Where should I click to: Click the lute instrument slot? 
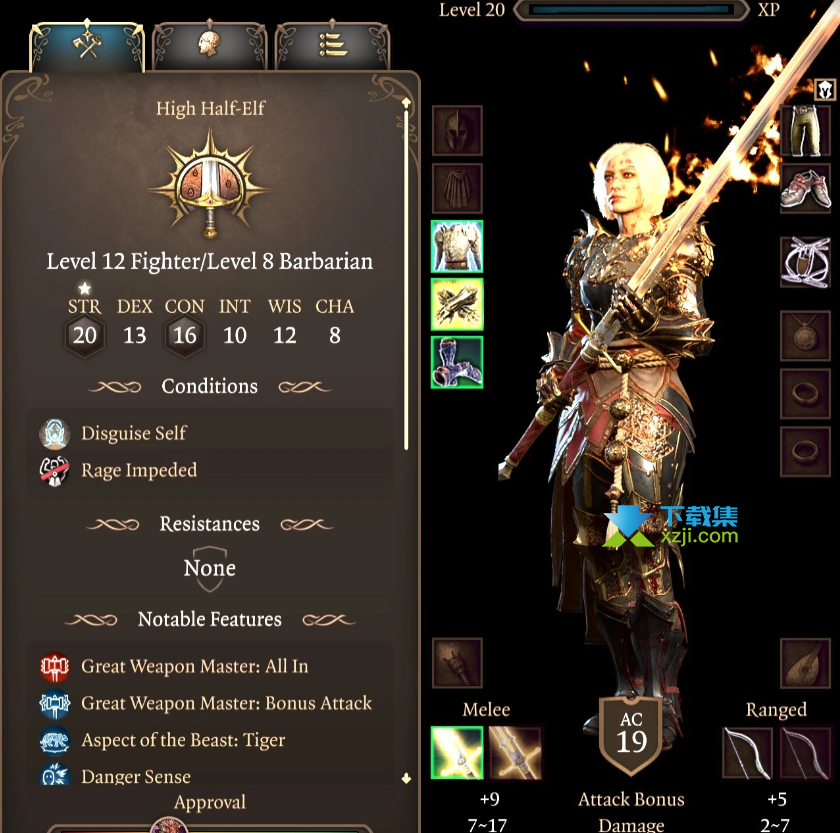point(805,663)
